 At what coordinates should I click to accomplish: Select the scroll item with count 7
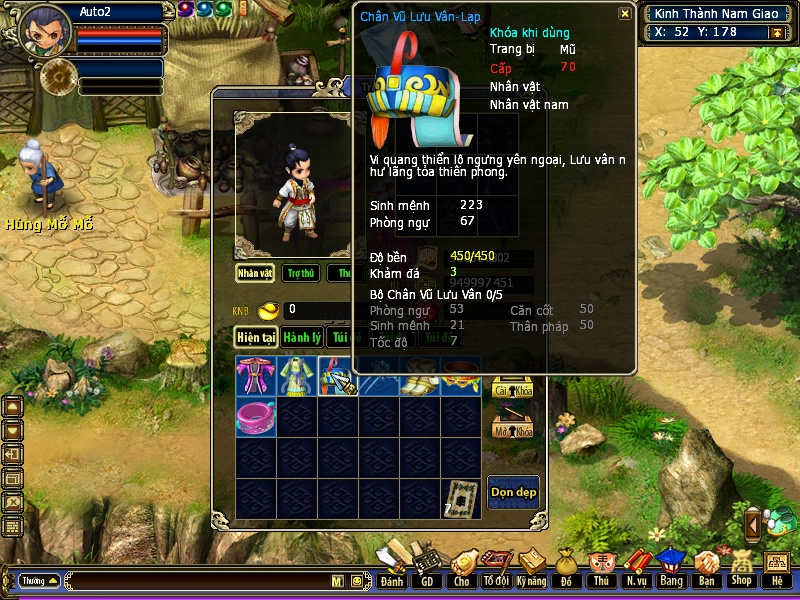[461, 498]
